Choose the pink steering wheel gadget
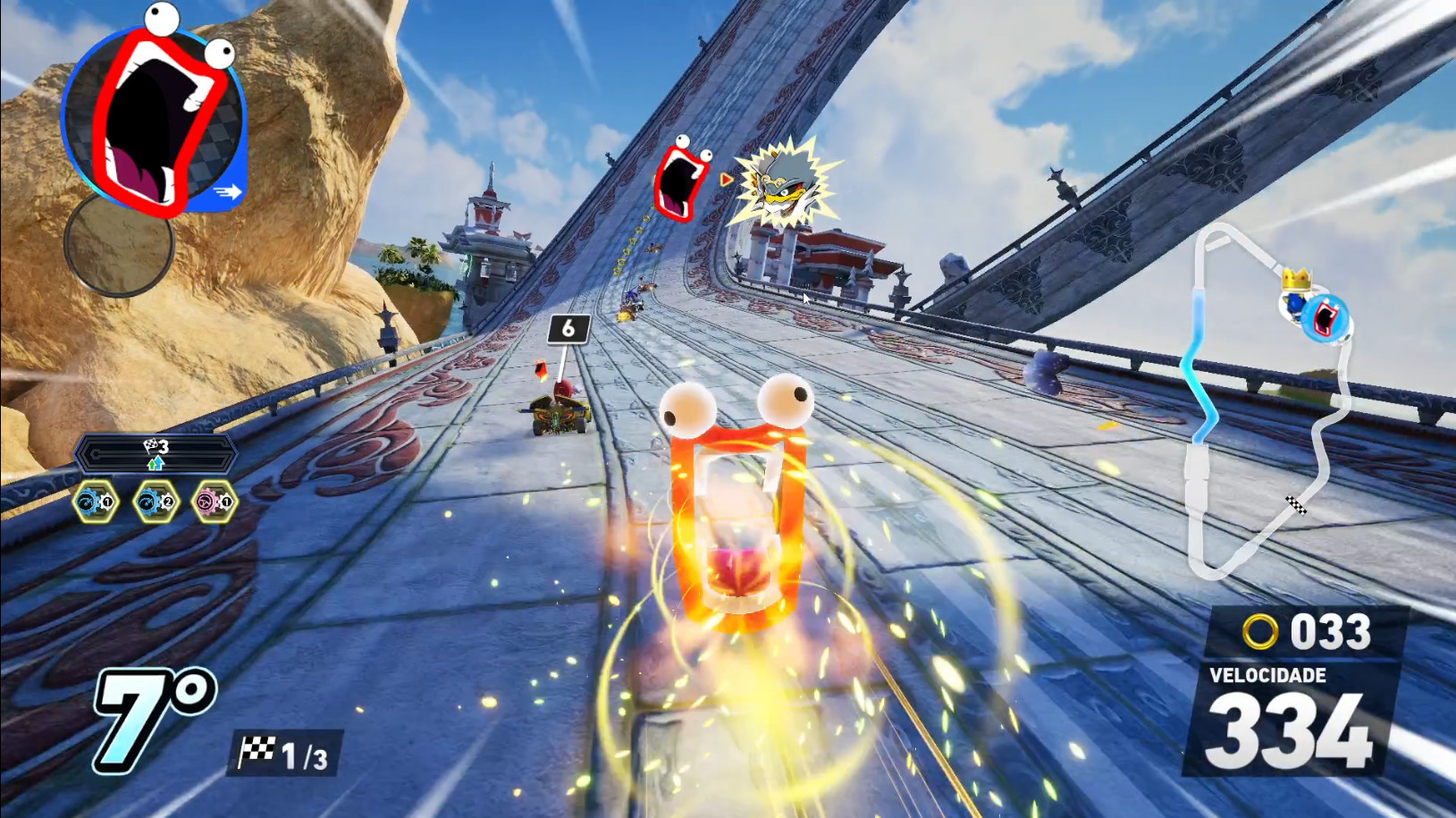 tap(215, 502)
